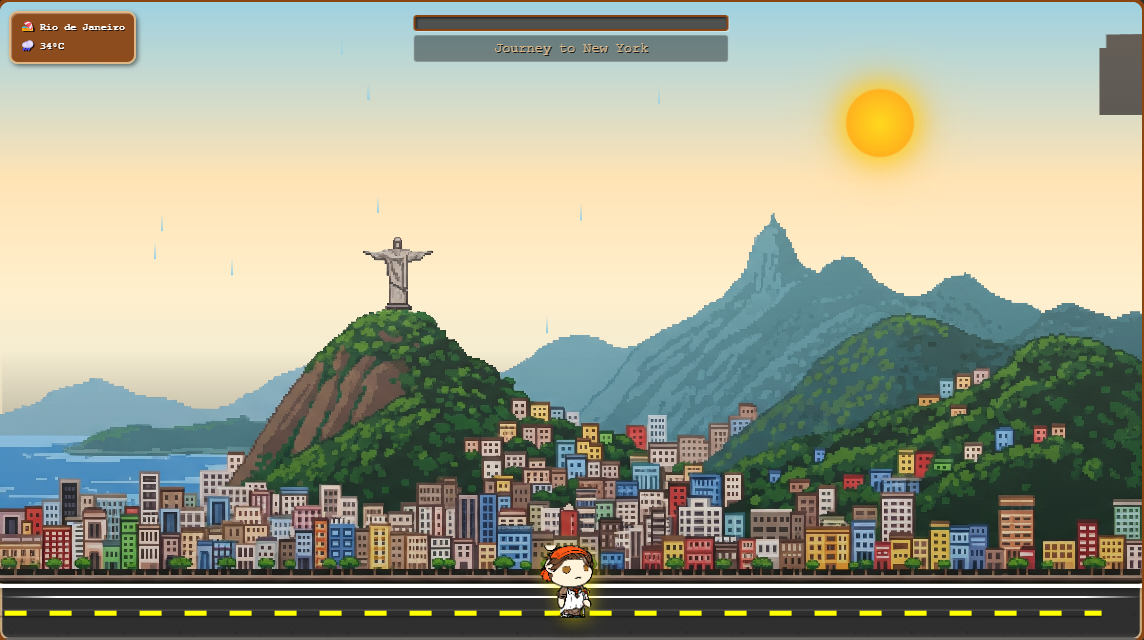Select the rain cloud weather icon

point(28,46)
